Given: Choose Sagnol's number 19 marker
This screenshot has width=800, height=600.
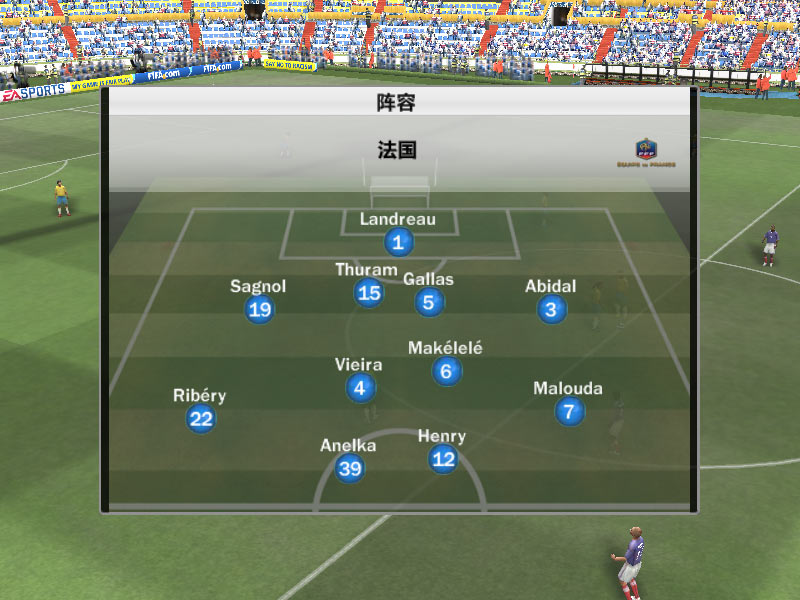Looking at the screenshot, I should (259, 309).
